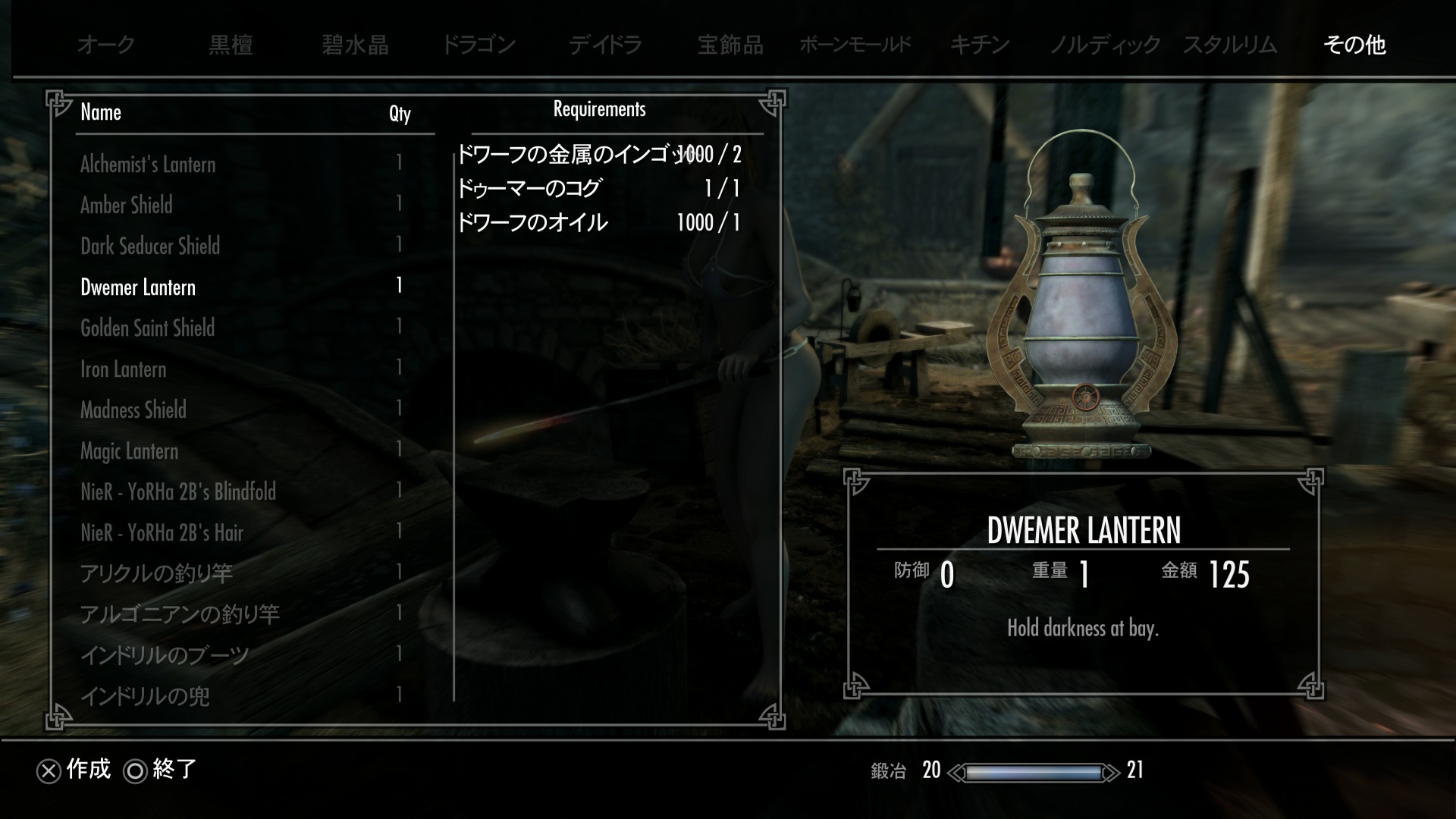Select Alchemist's Lantern in the list

coord(148,164)
